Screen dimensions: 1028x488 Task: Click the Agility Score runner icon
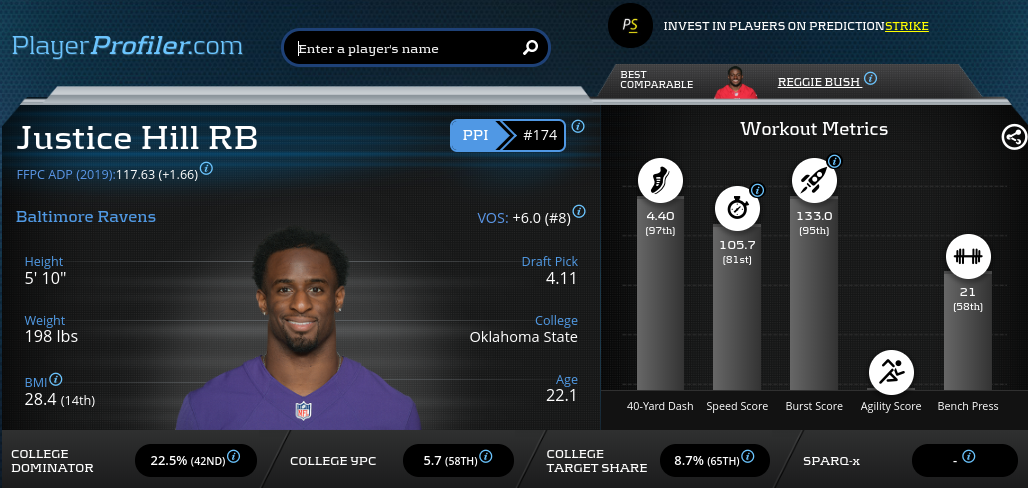(890, 371)
